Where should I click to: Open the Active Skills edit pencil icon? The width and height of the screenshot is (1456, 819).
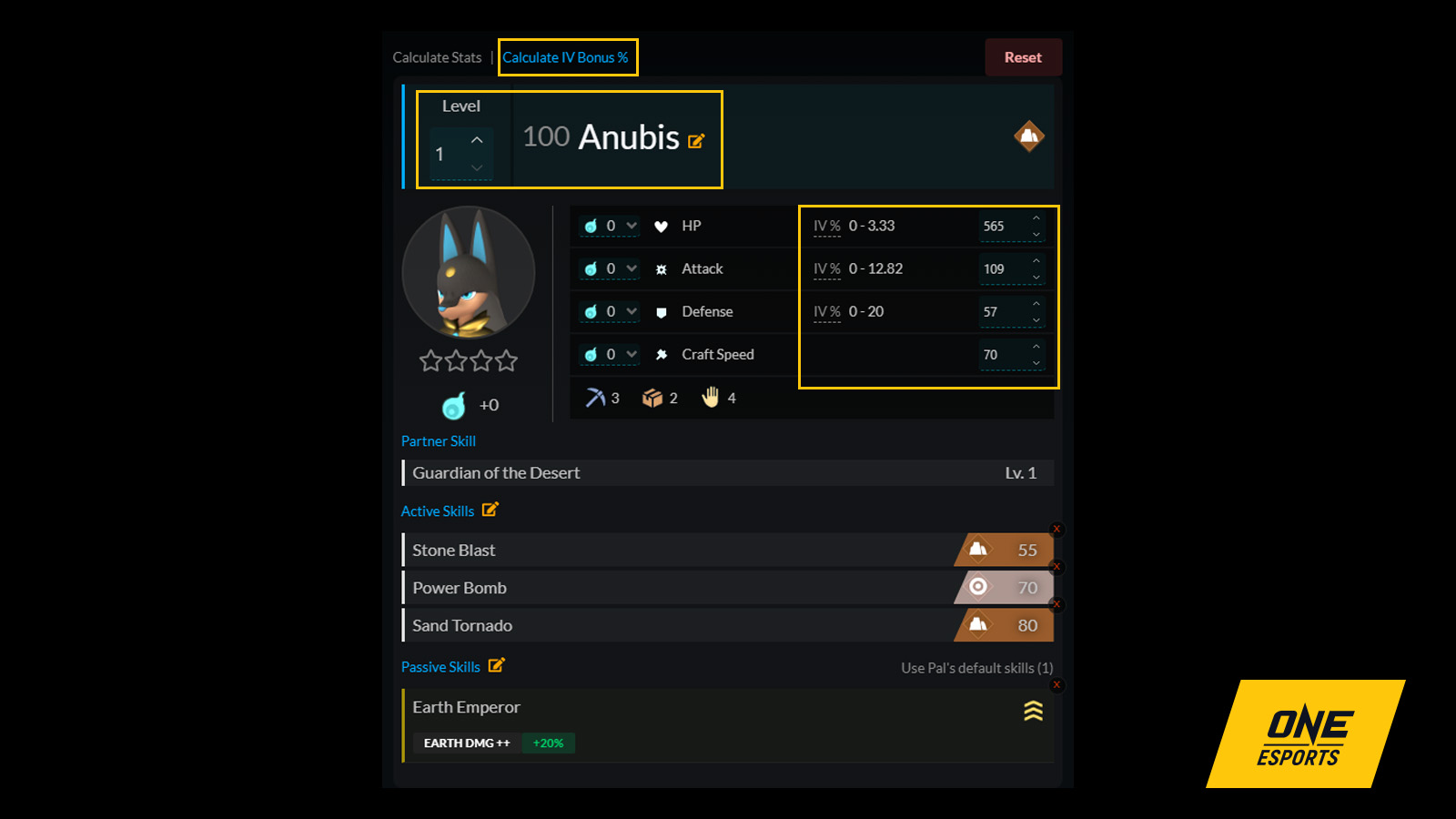(491, 511)
